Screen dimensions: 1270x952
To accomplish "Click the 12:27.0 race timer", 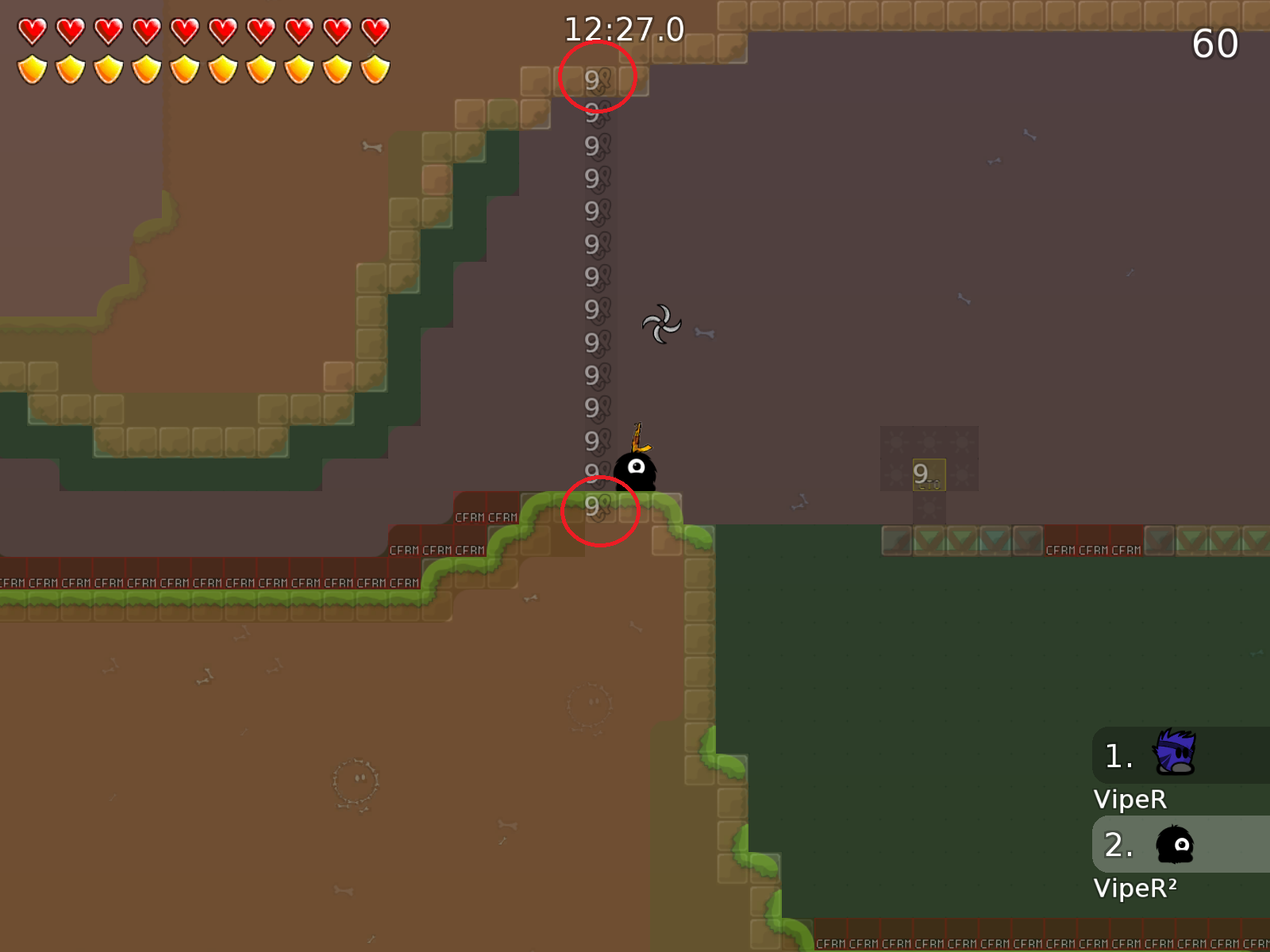I will (623, 29).
